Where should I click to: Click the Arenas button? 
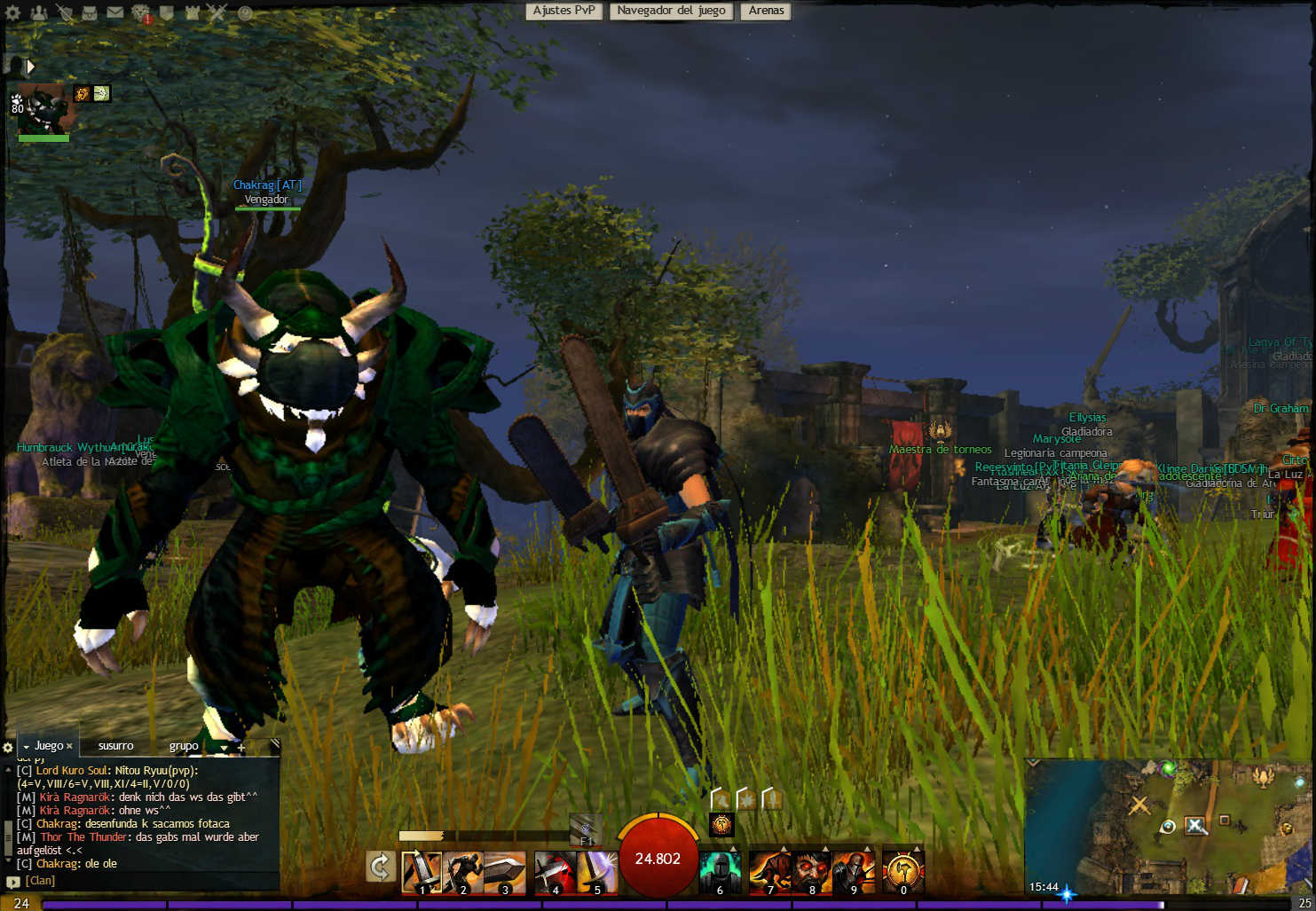766,11
